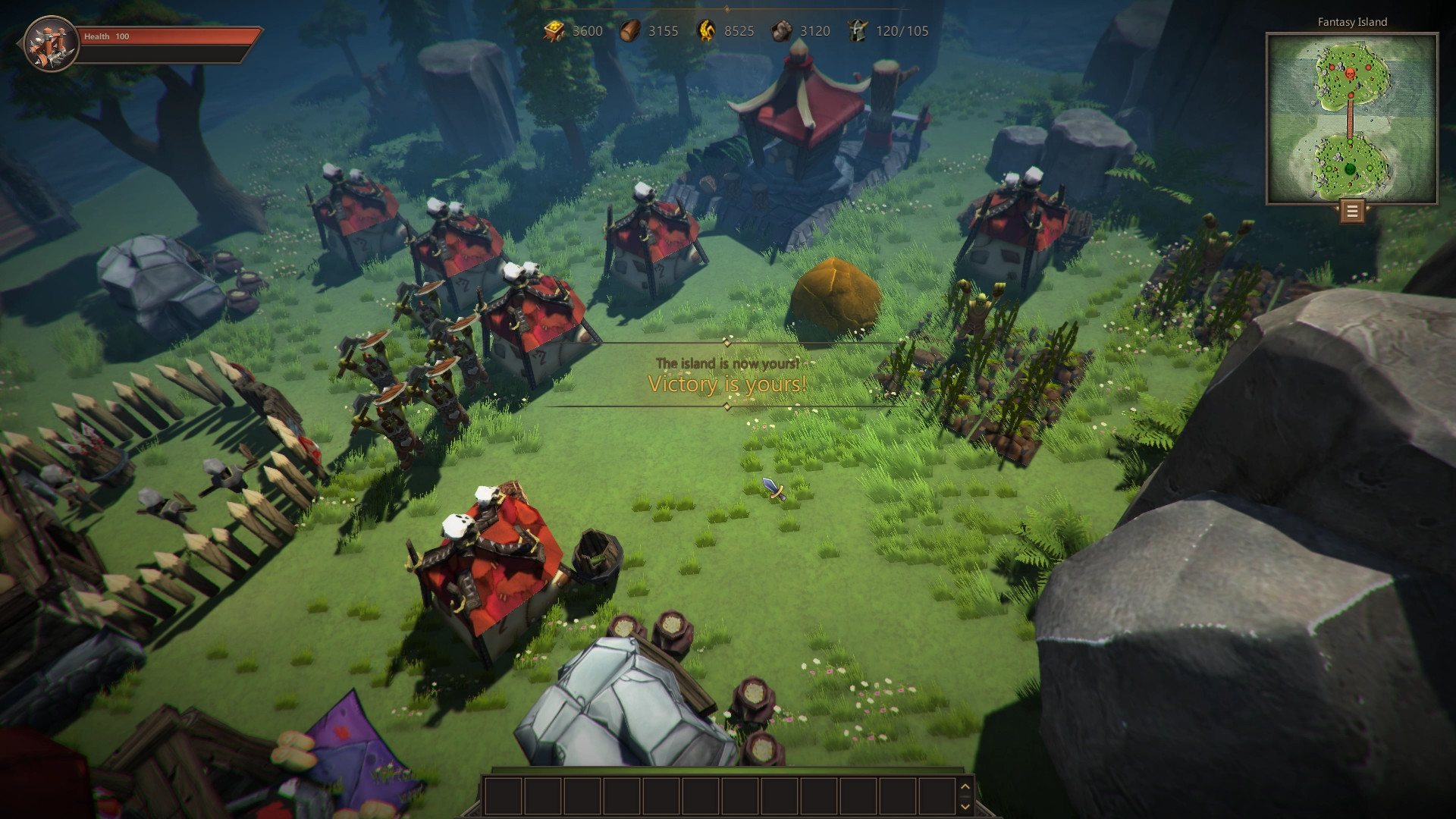Click the Fantasy Island minimap

(x=1351, y=119)
